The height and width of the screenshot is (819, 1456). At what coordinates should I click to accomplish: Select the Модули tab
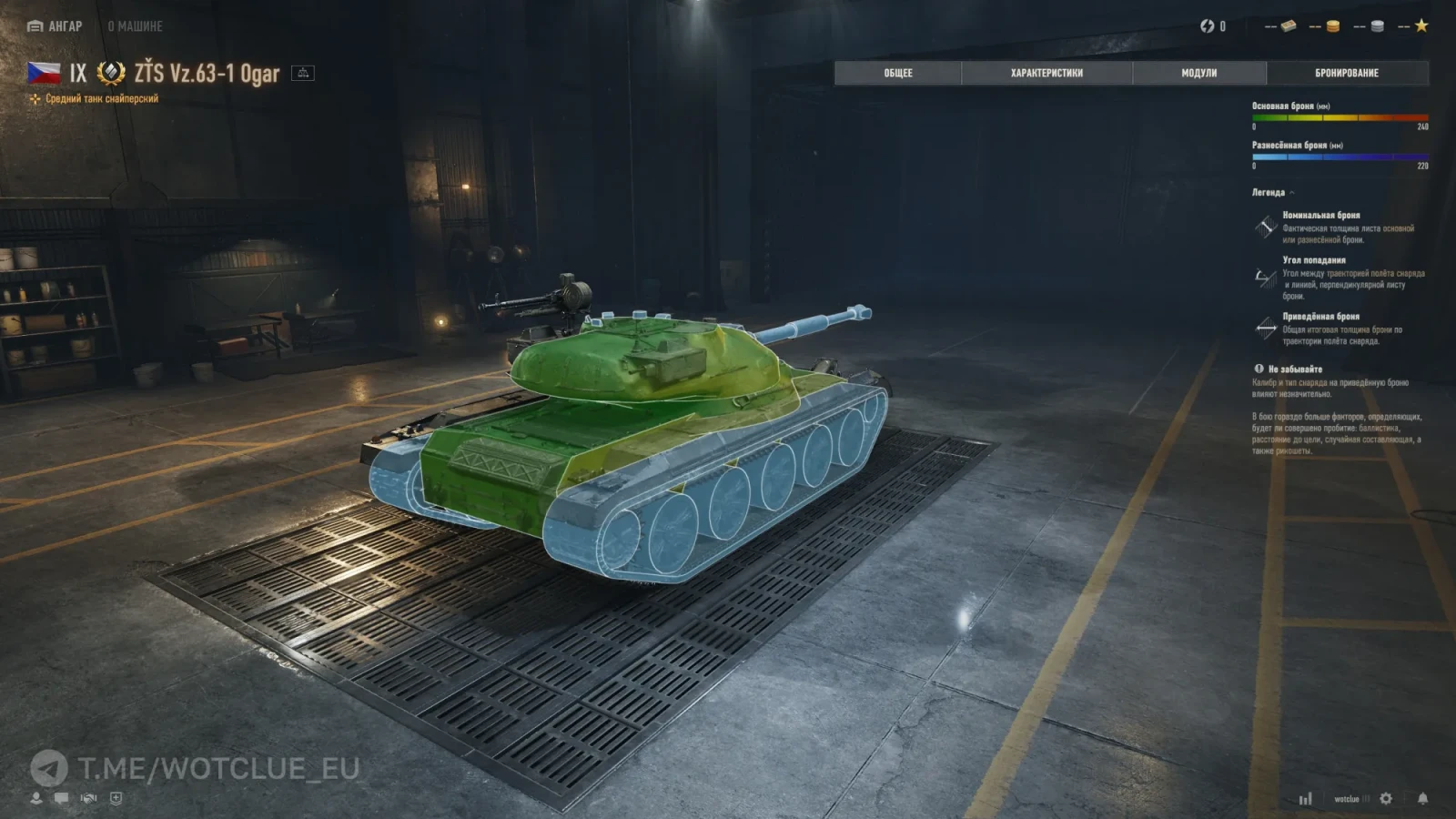(x=1198, y=73)
